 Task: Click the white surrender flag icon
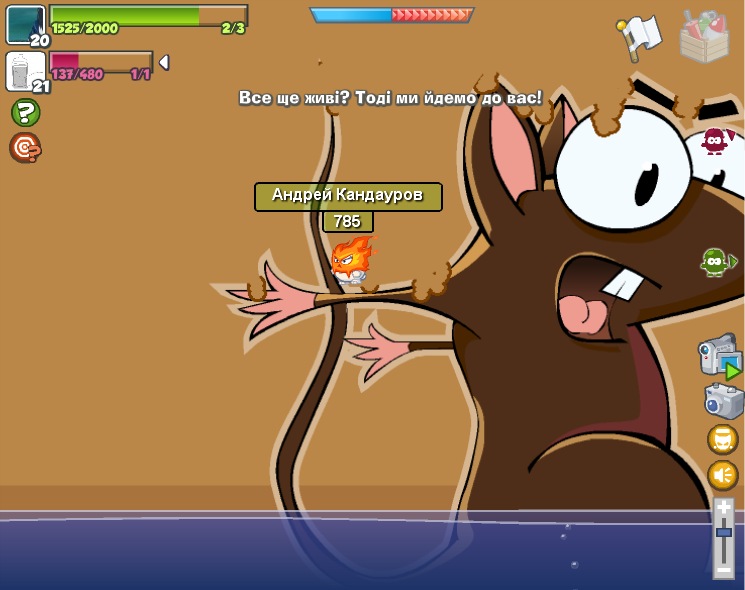(x=639, y=36)
